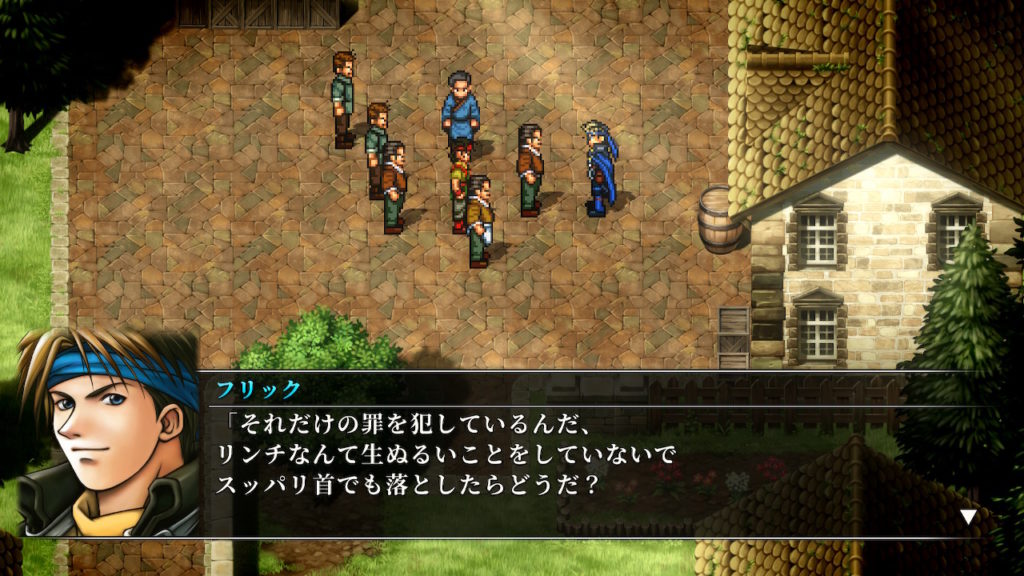Advance dialogue with the white arrow indicator
This screenshot has width=1024, height=576.
967,517
